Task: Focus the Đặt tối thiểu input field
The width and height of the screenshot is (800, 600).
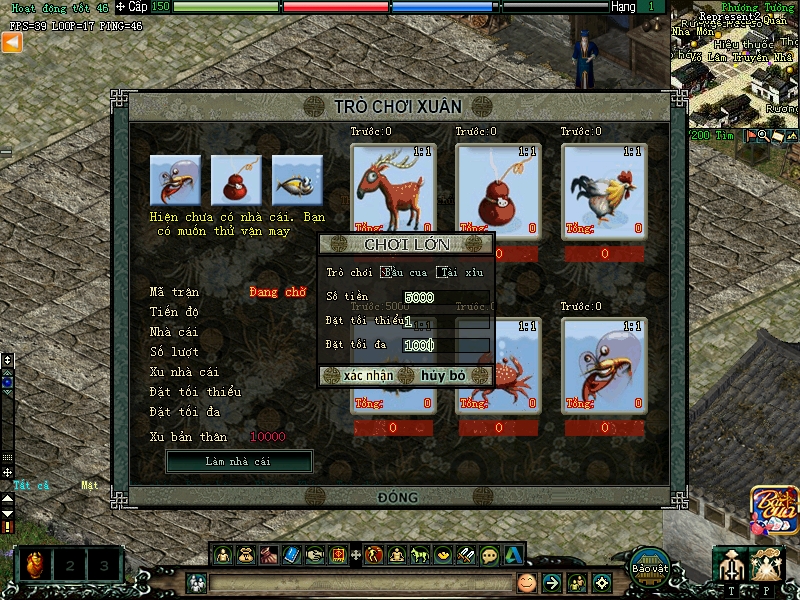Action: coord(446,321)
